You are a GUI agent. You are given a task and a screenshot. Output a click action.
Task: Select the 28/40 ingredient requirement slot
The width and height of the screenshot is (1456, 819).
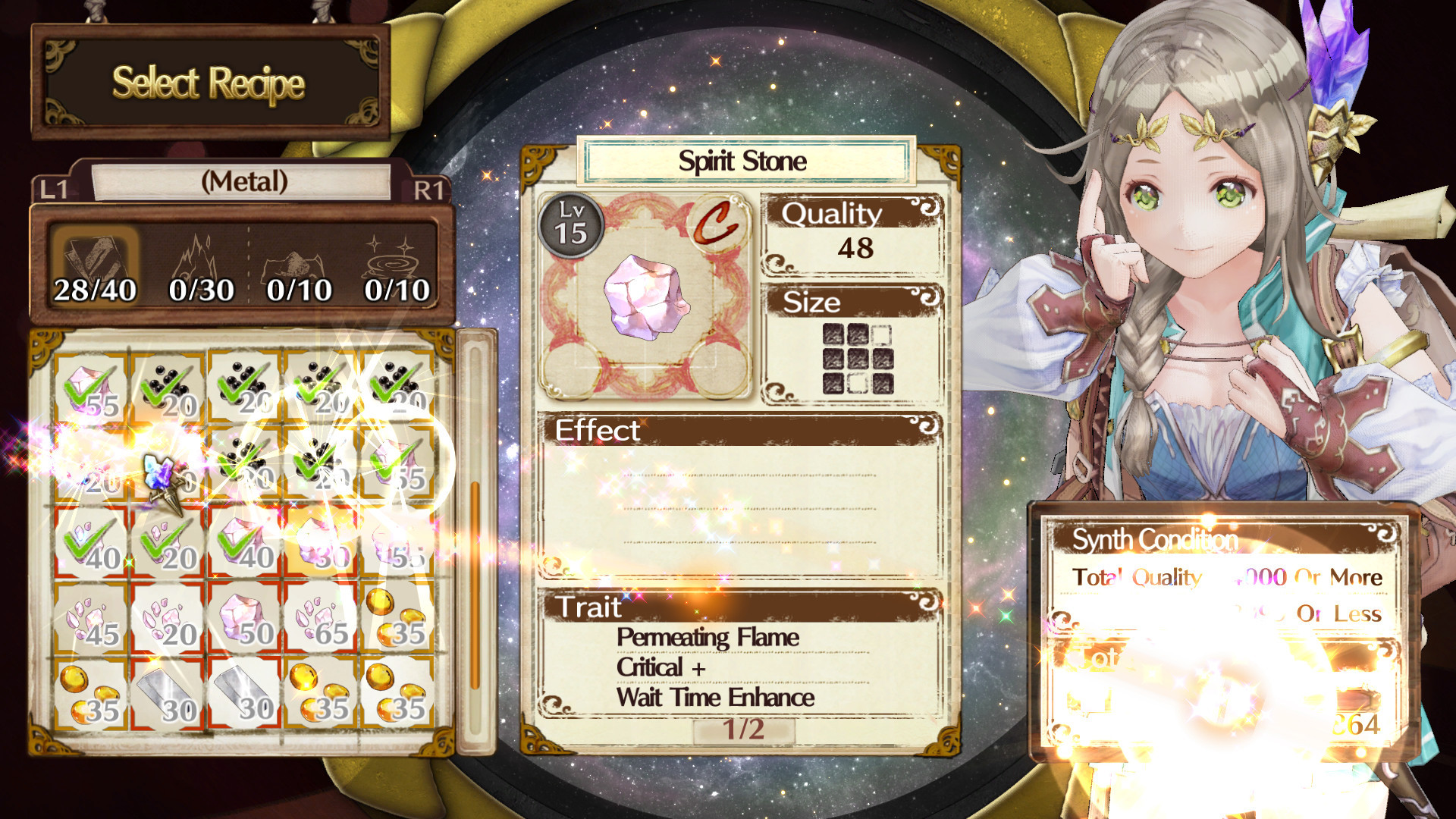[95, 265]
